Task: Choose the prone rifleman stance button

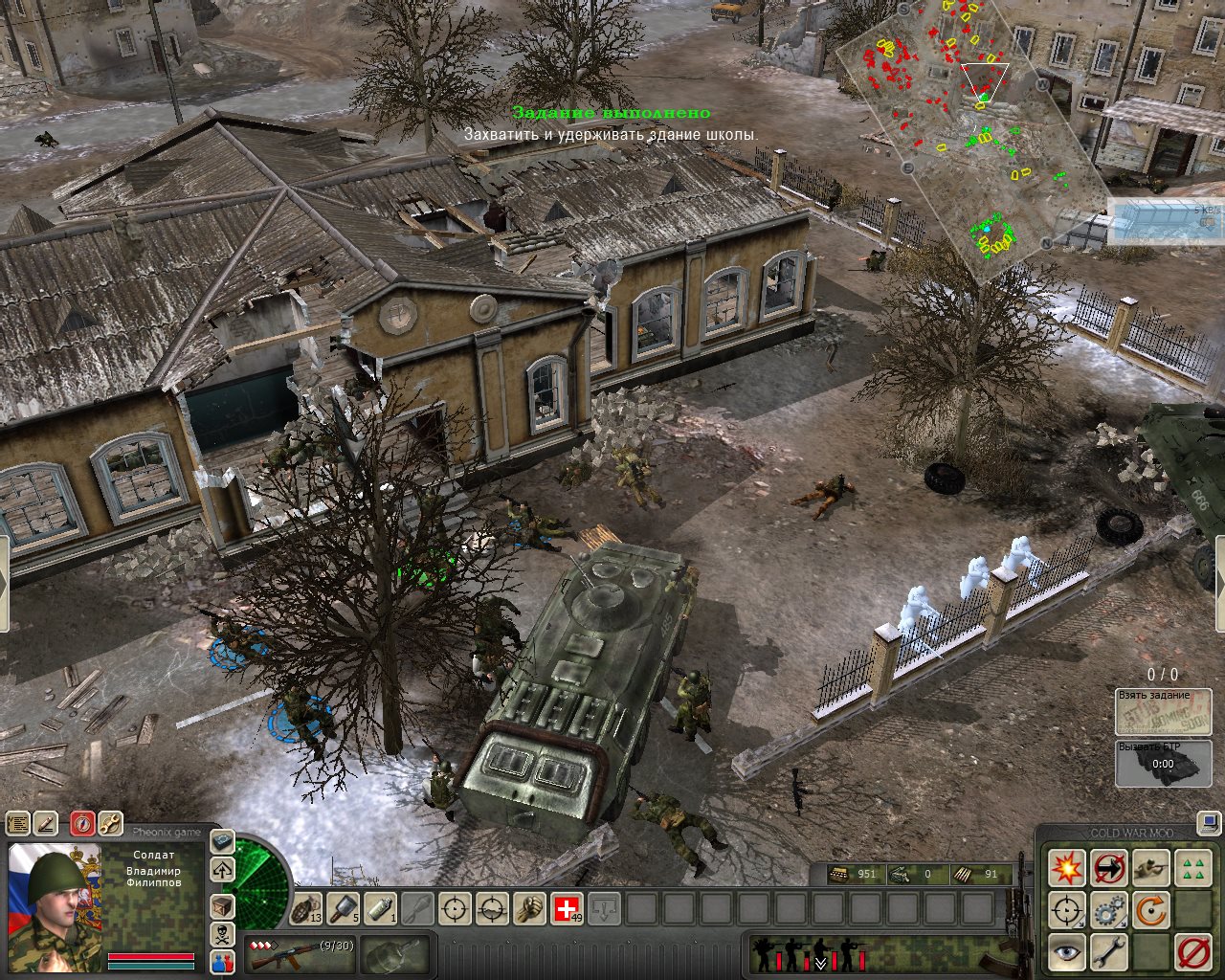Action: pyautogui.click(x=1151, y=868)
